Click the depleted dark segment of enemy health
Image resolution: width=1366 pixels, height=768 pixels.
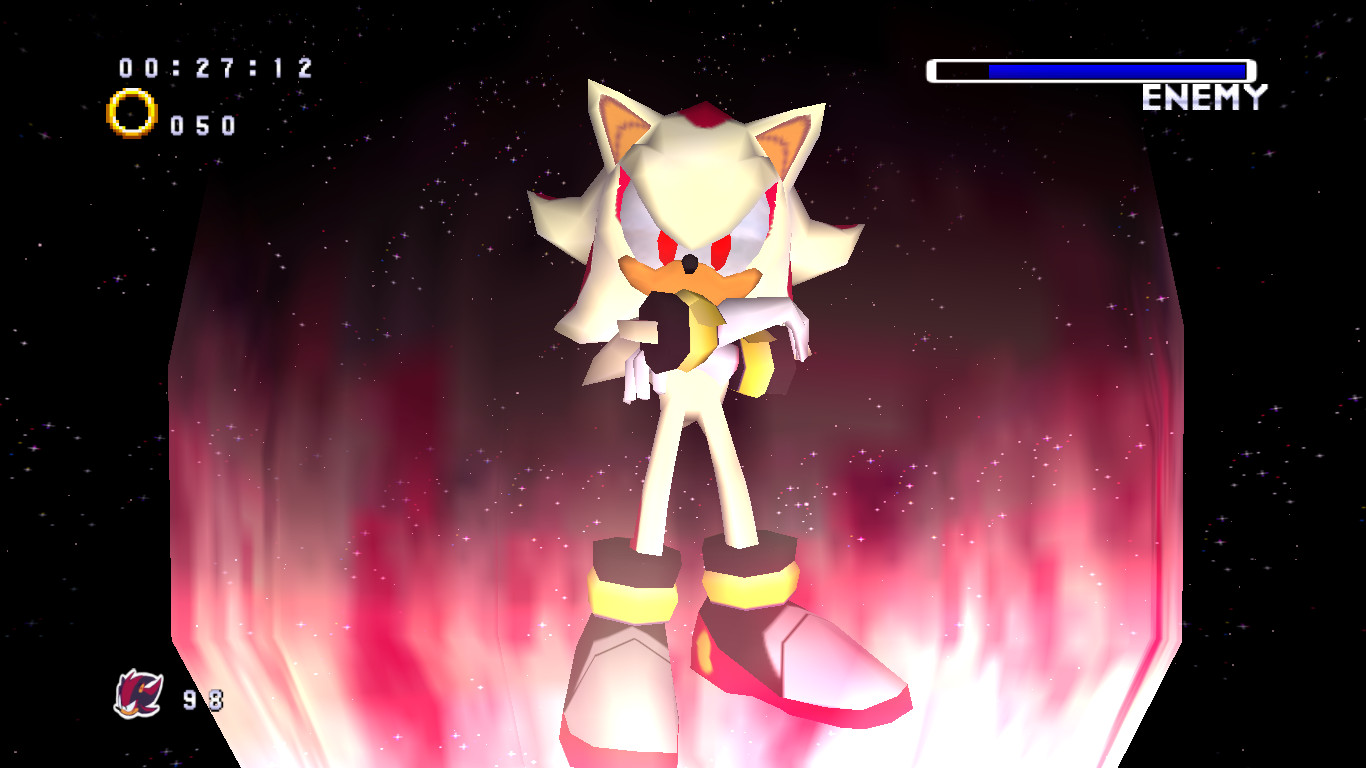point(960,70)
